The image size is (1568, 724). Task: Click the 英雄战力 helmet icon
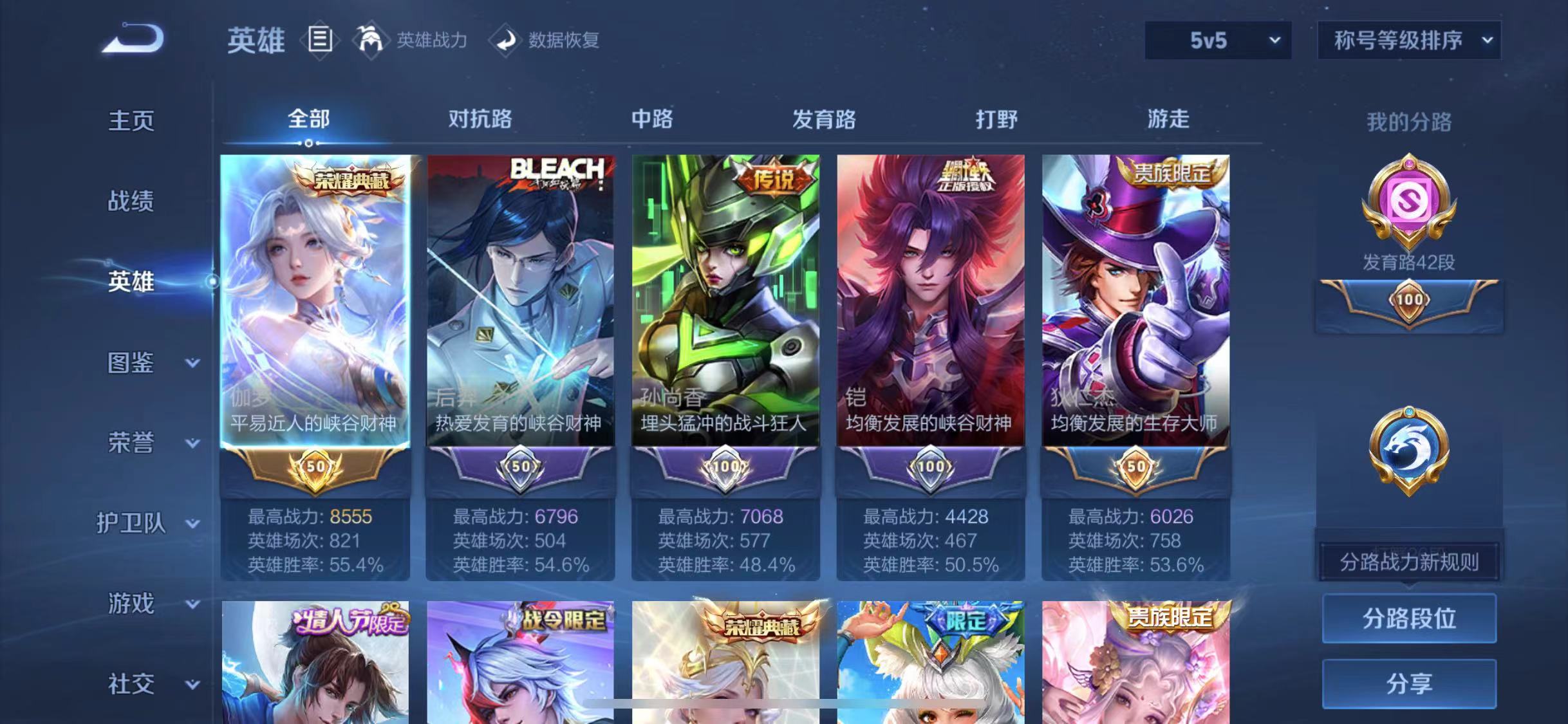pos(372,40)
